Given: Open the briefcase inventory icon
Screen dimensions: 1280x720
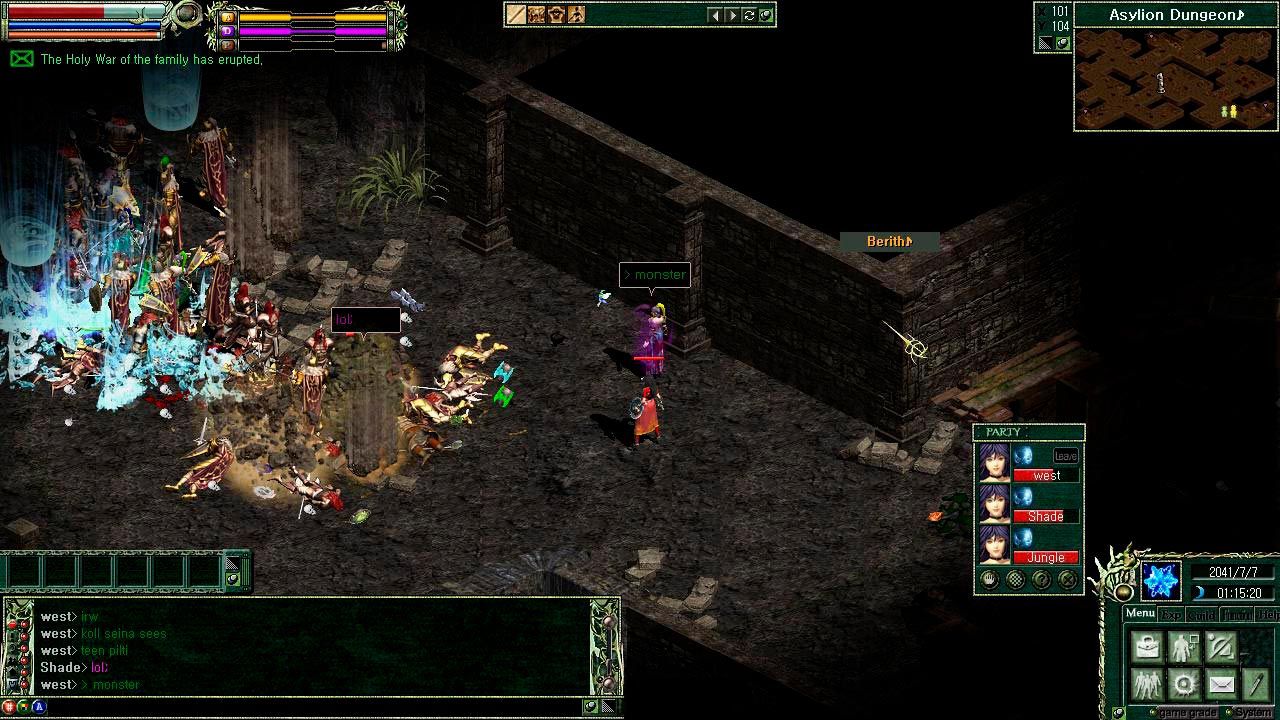Looking at the screenshot, I should point(1147,647).
